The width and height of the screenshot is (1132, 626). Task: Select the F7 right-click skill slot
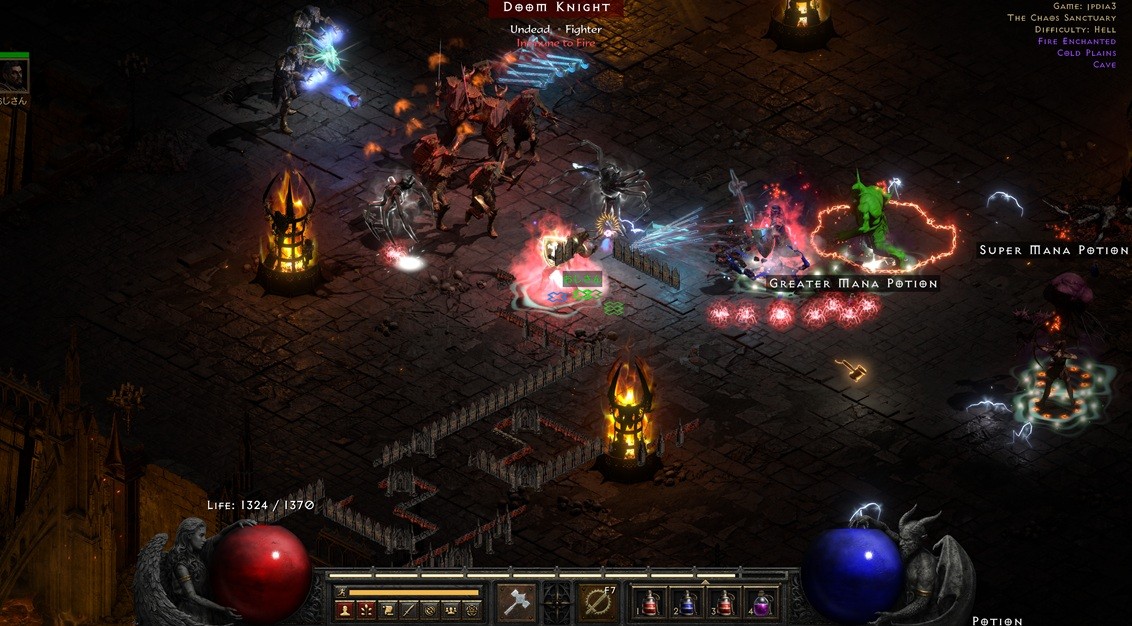pyautogui.click(x=598, y=602)
